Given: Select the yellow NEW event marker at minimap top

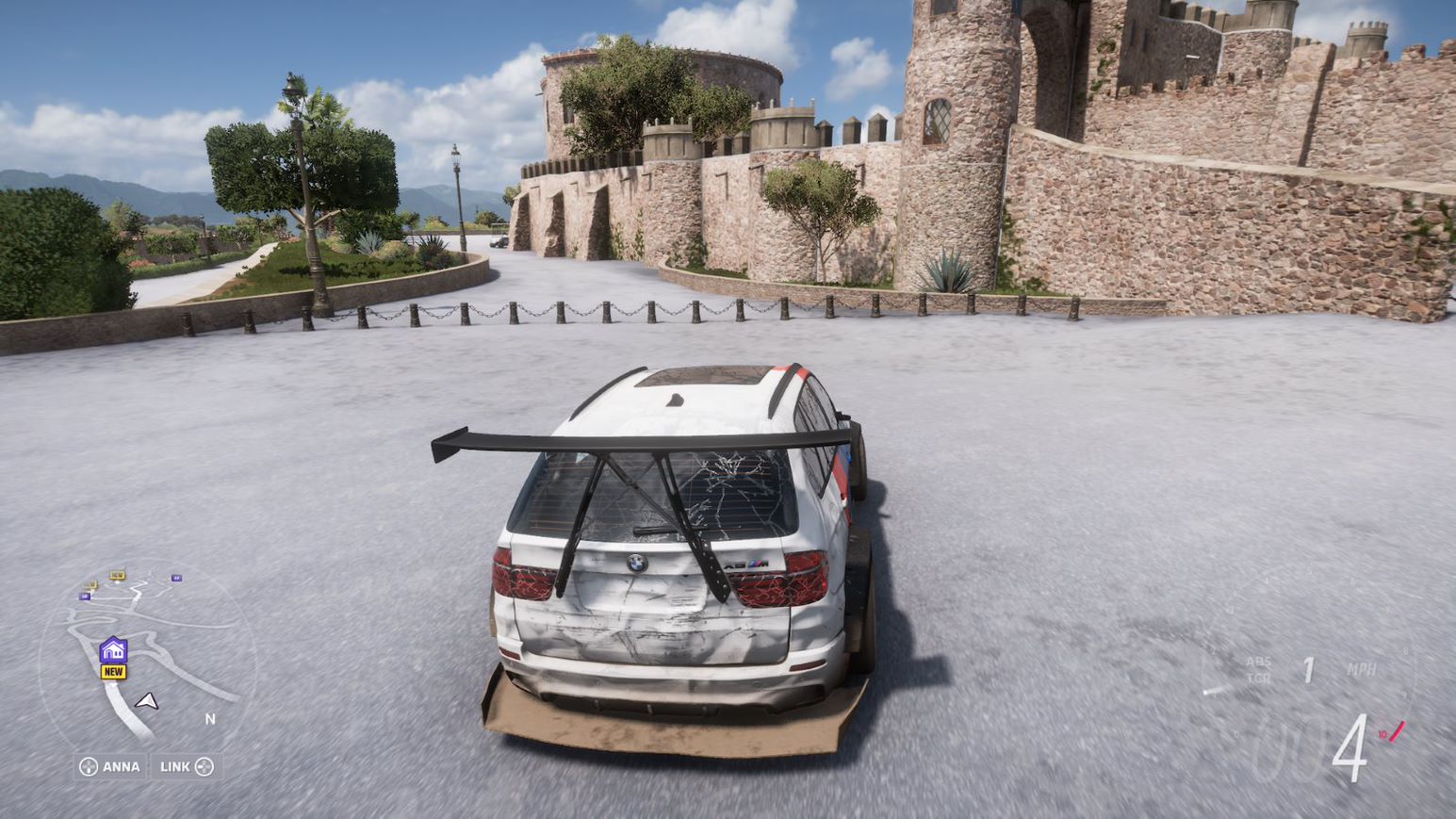Looking at the screenshot, I should pyautogui.click(x=117, y=575).
